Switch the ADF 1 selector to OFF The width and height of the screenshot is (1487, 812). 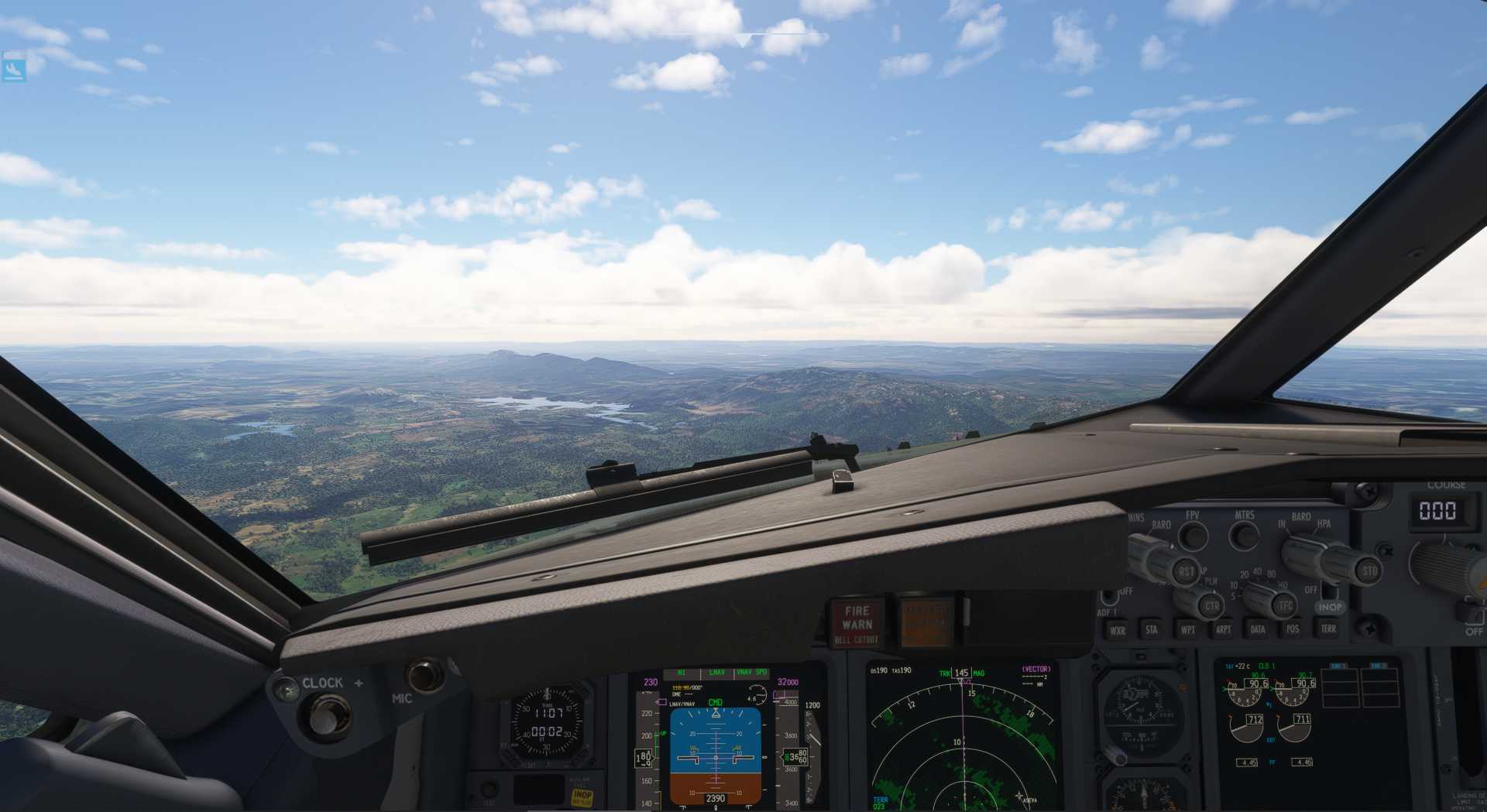[1110, 598]
